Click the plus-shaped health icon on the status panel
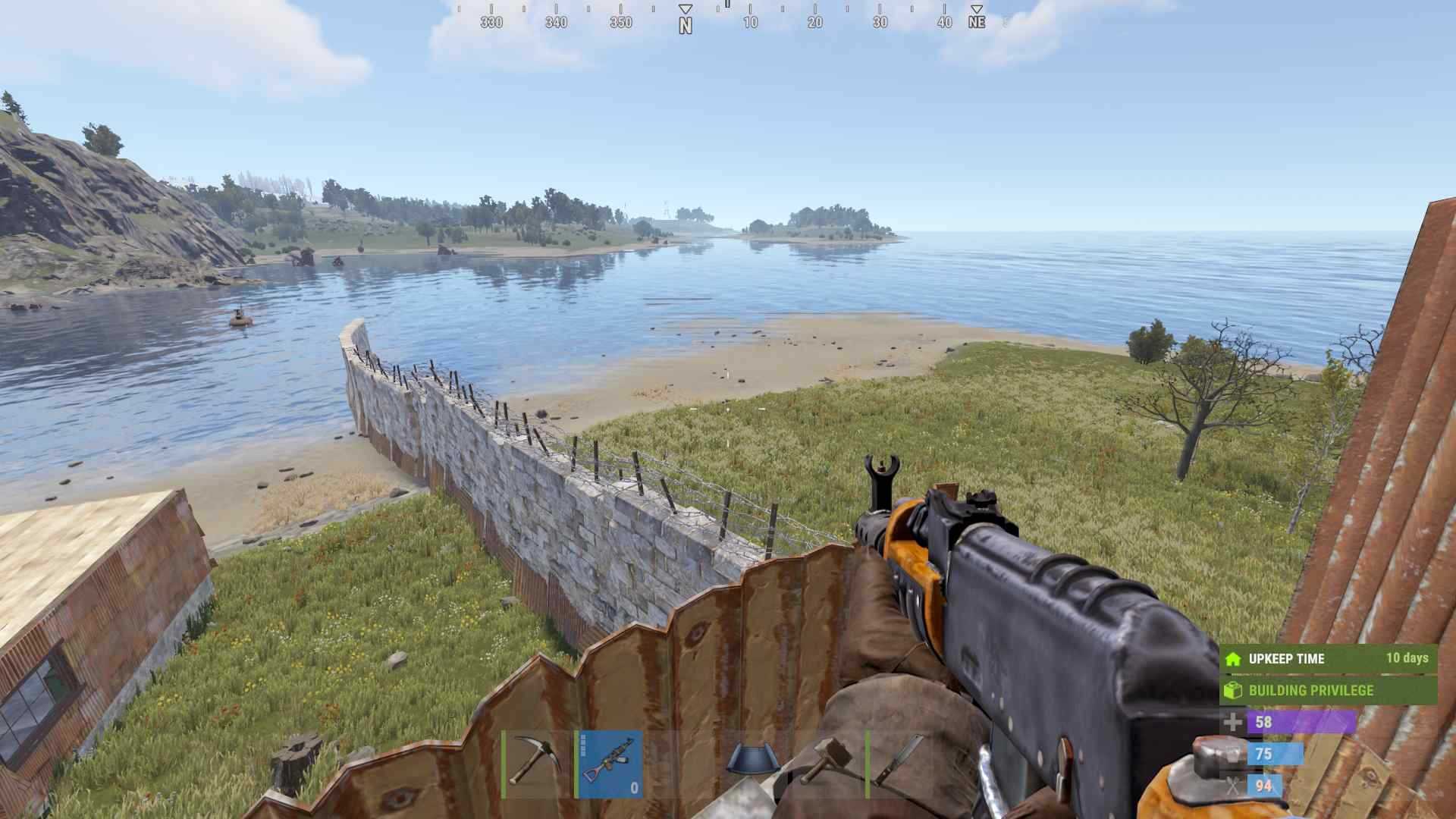1456x819 pixels. pos(1232,721)
